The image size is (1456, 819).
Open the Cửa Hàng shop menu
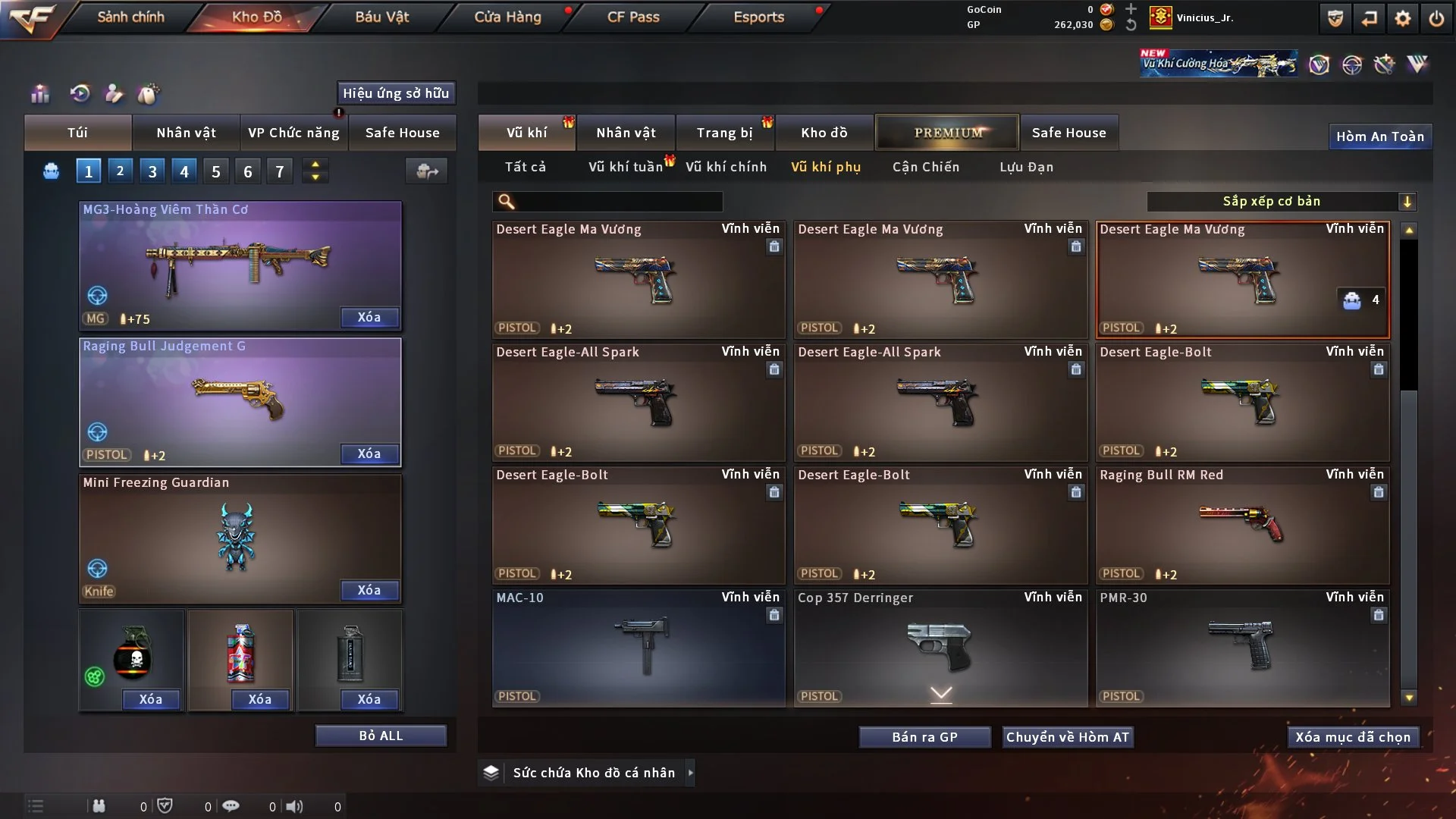click(507, 17)
